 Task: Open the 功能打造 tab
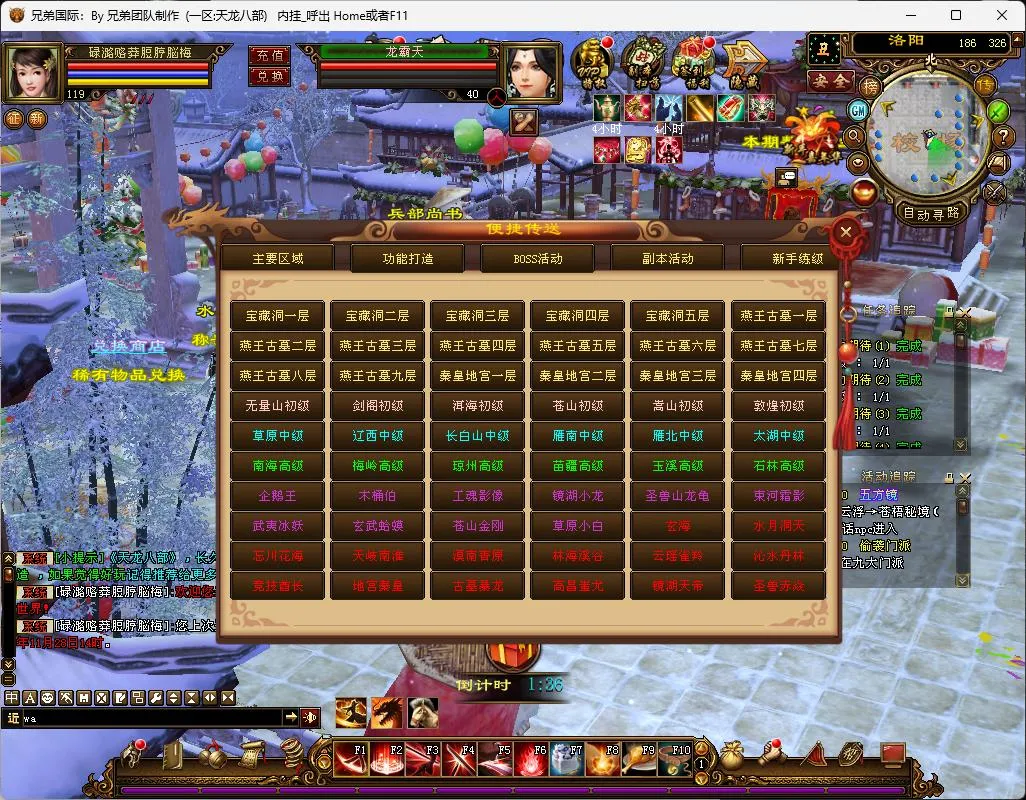(x=408, y=258)
